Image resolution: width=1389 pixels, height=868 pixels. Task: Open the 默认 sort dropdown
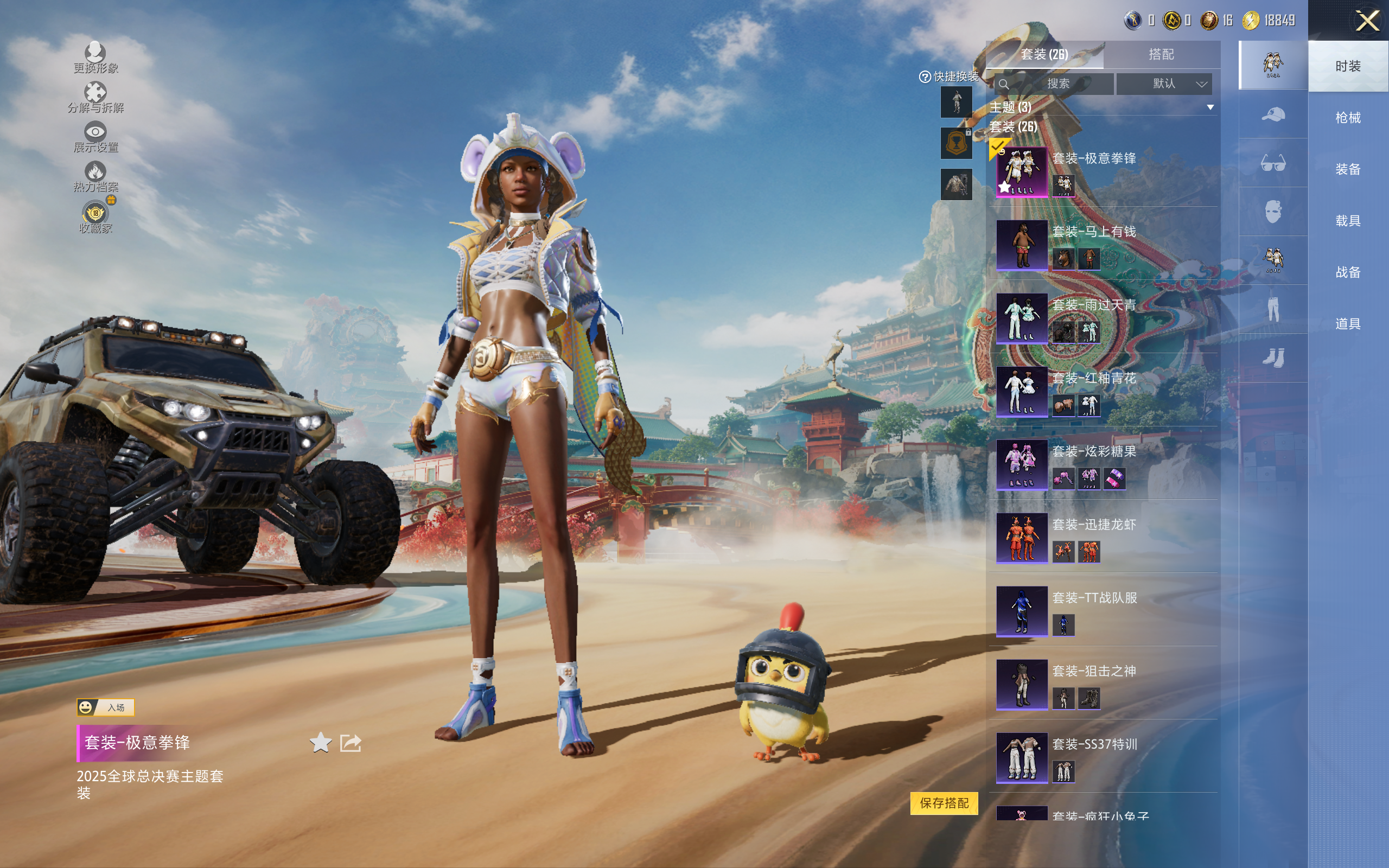pos(1163,84)
